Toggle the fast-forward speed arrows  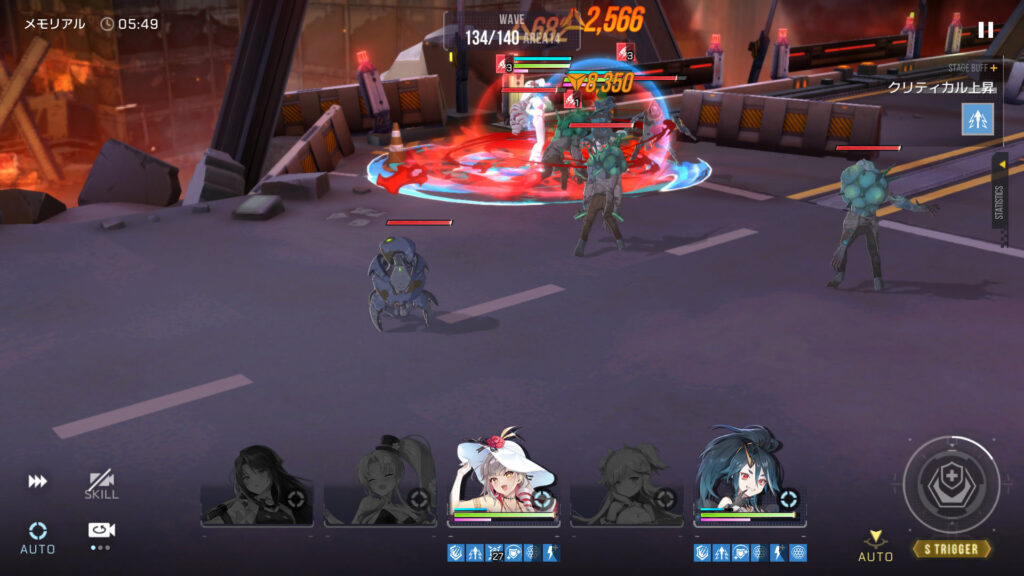tap(37, 482)
